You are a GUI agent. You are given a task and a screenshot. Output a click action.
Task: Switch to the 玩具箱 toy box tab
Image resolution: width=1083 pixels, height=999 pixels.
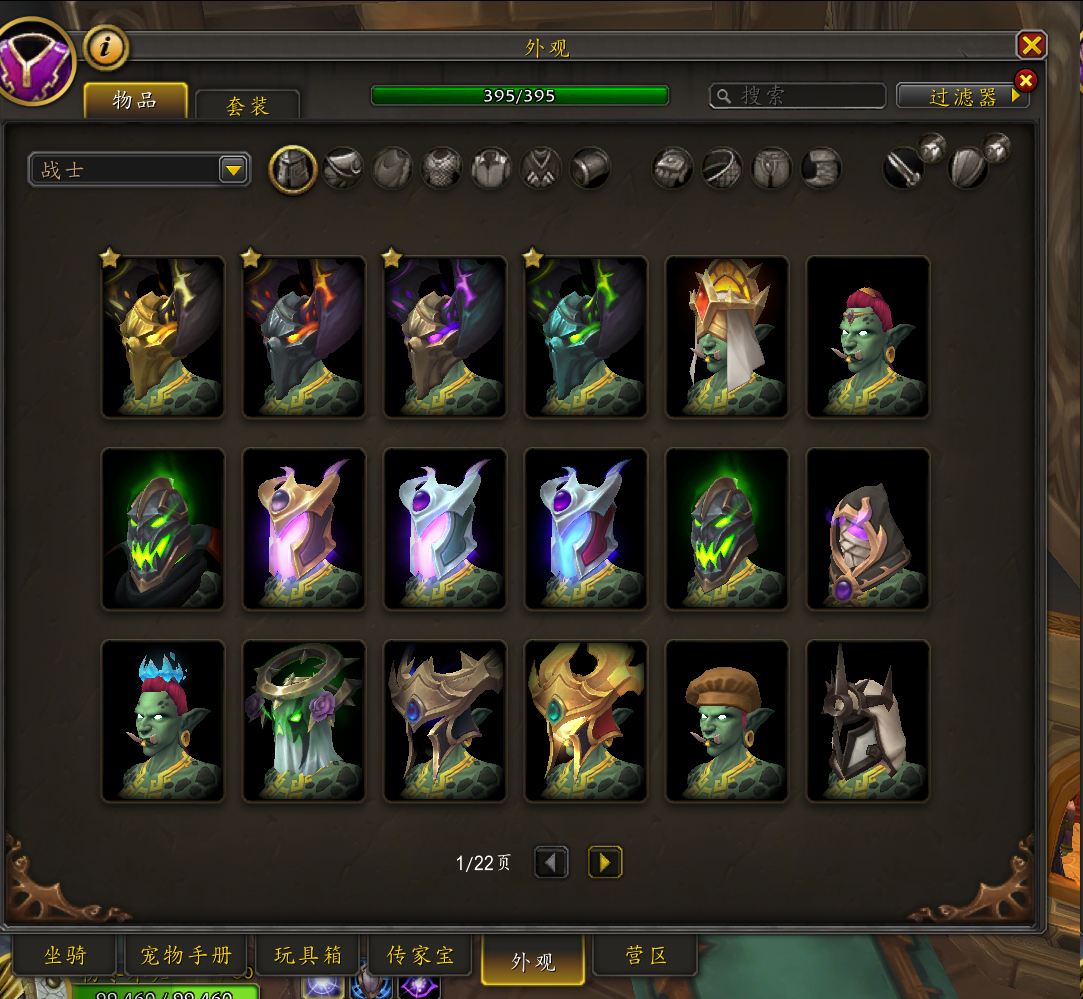307,956
